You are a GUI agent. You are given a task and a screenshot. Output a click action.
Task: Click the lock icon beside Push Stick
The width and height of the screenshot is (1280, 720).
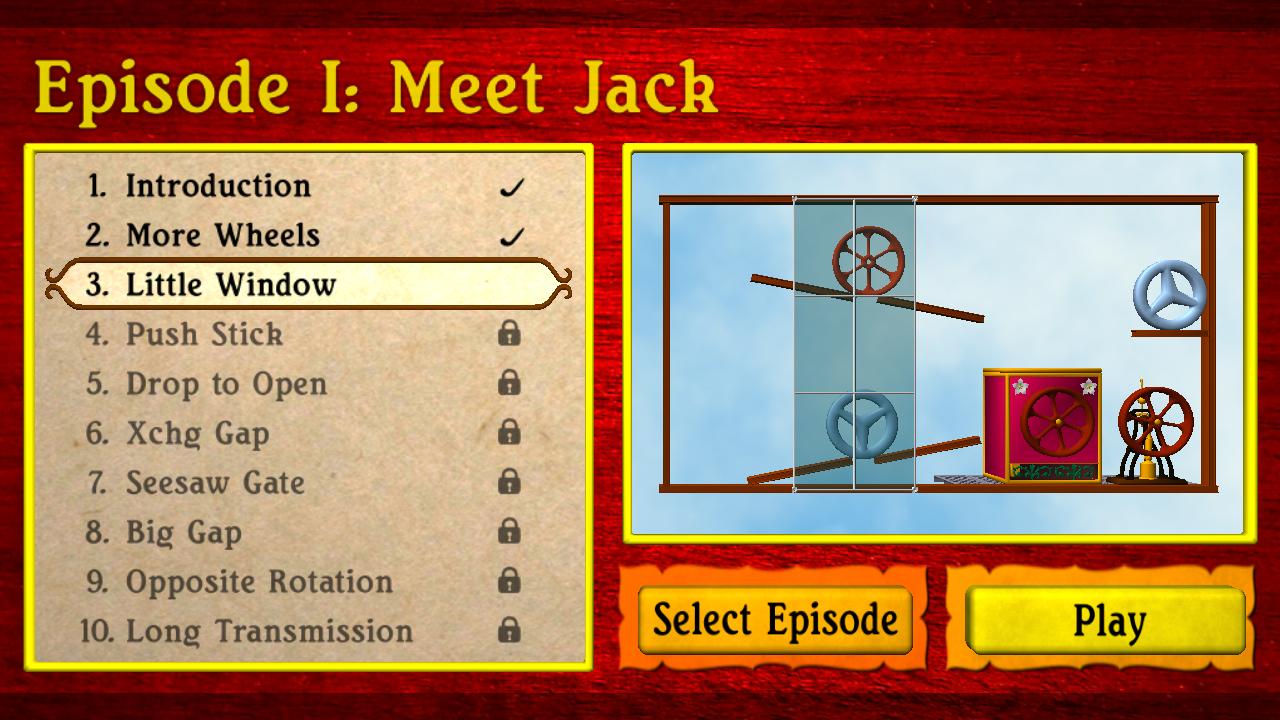pos(509,336)
